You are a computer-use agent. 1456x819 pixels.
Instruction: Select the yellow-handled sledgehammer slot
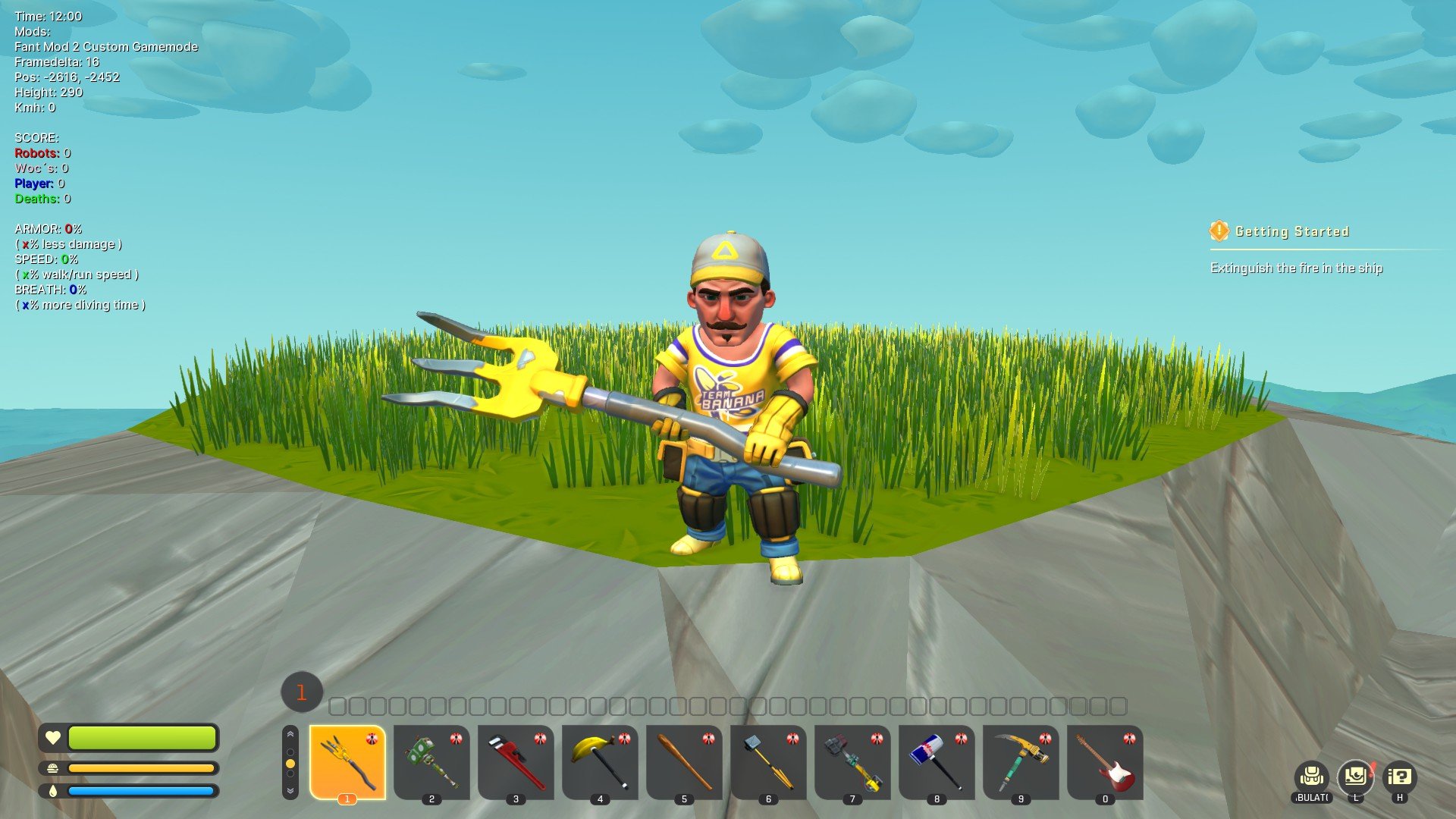coord(768,761)
